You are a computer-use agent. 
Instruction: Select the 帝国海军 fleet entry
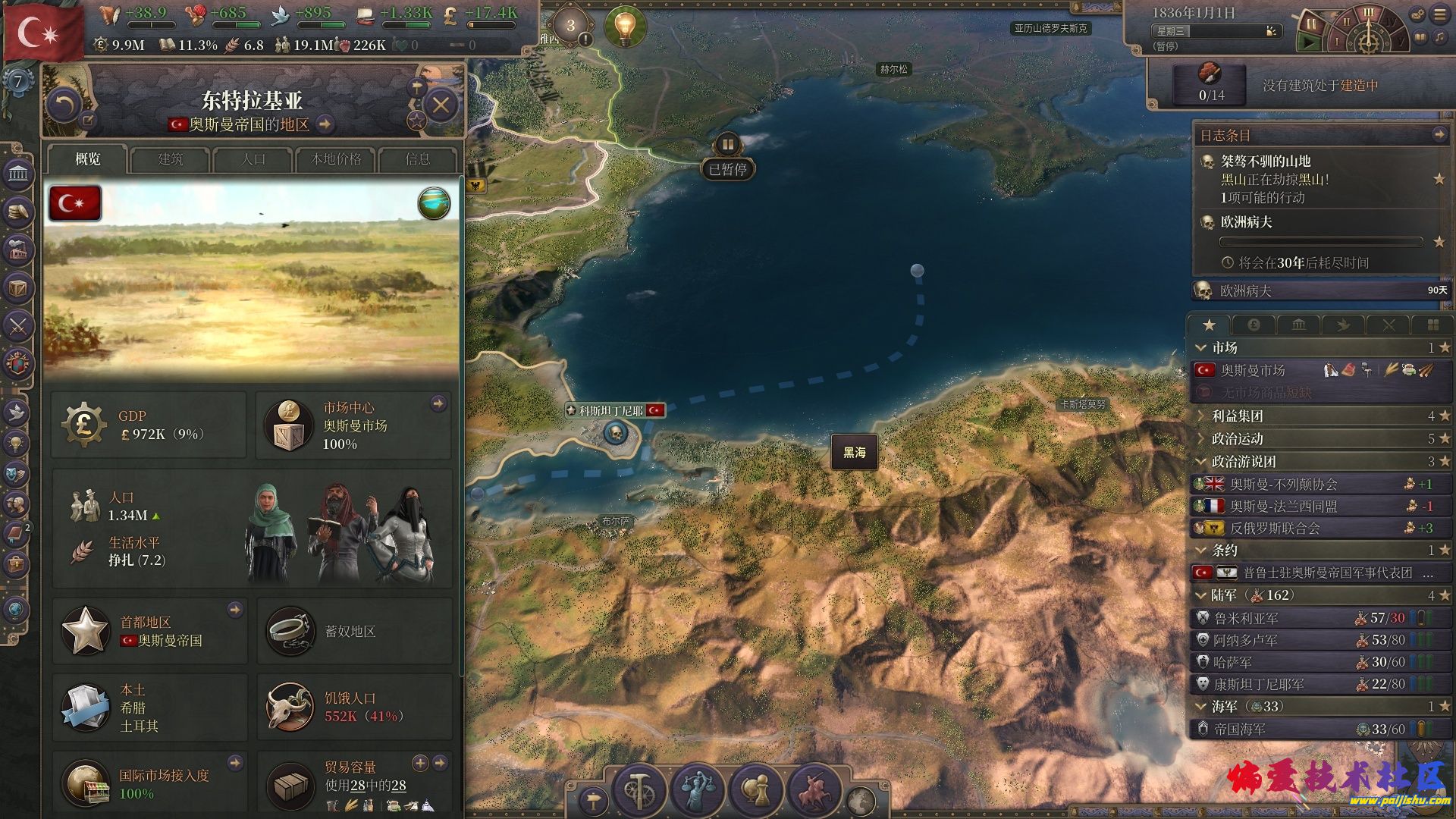pos(1239,729)
